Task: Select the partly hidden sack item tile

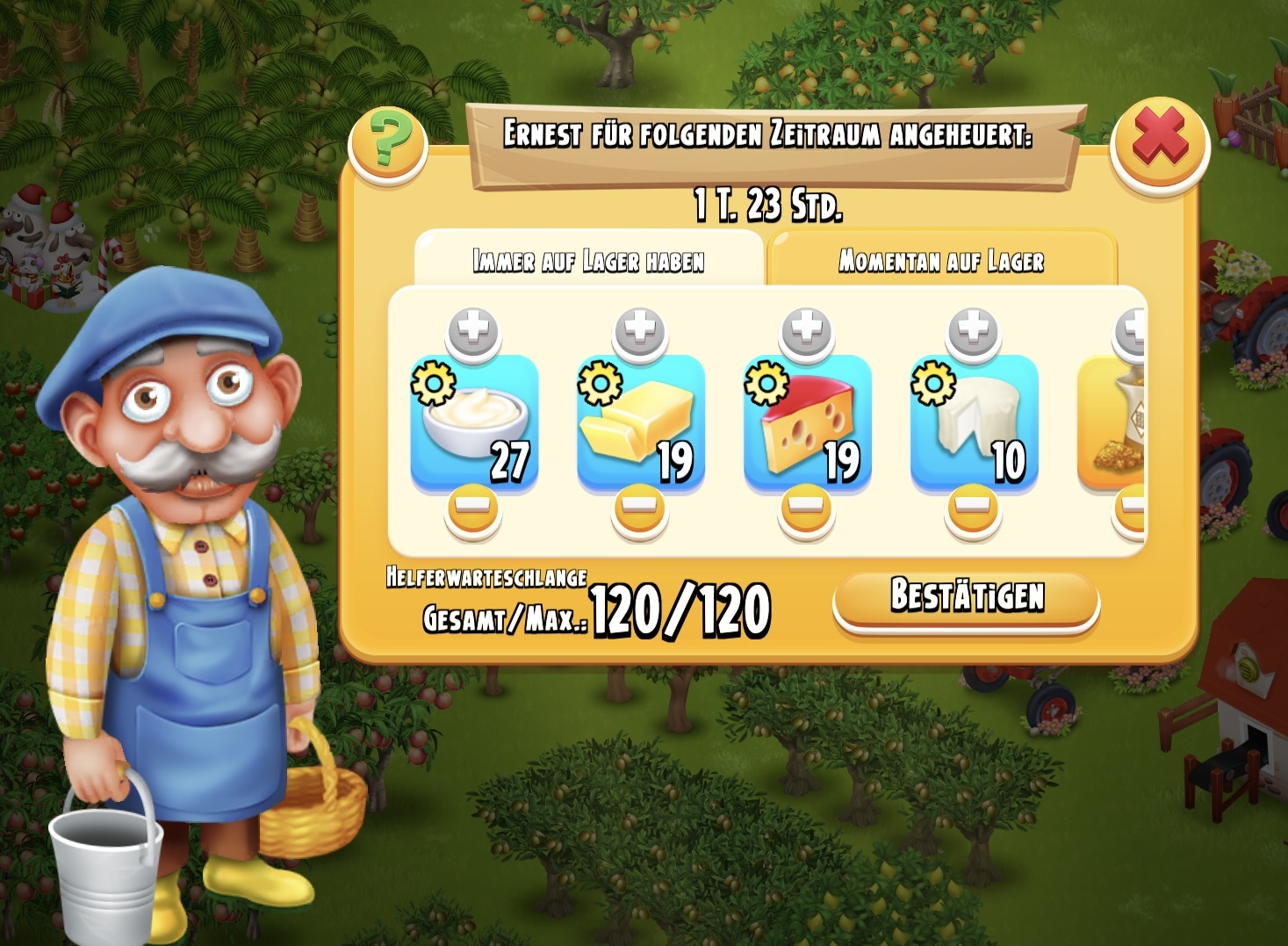Action: click(1113, 422)
